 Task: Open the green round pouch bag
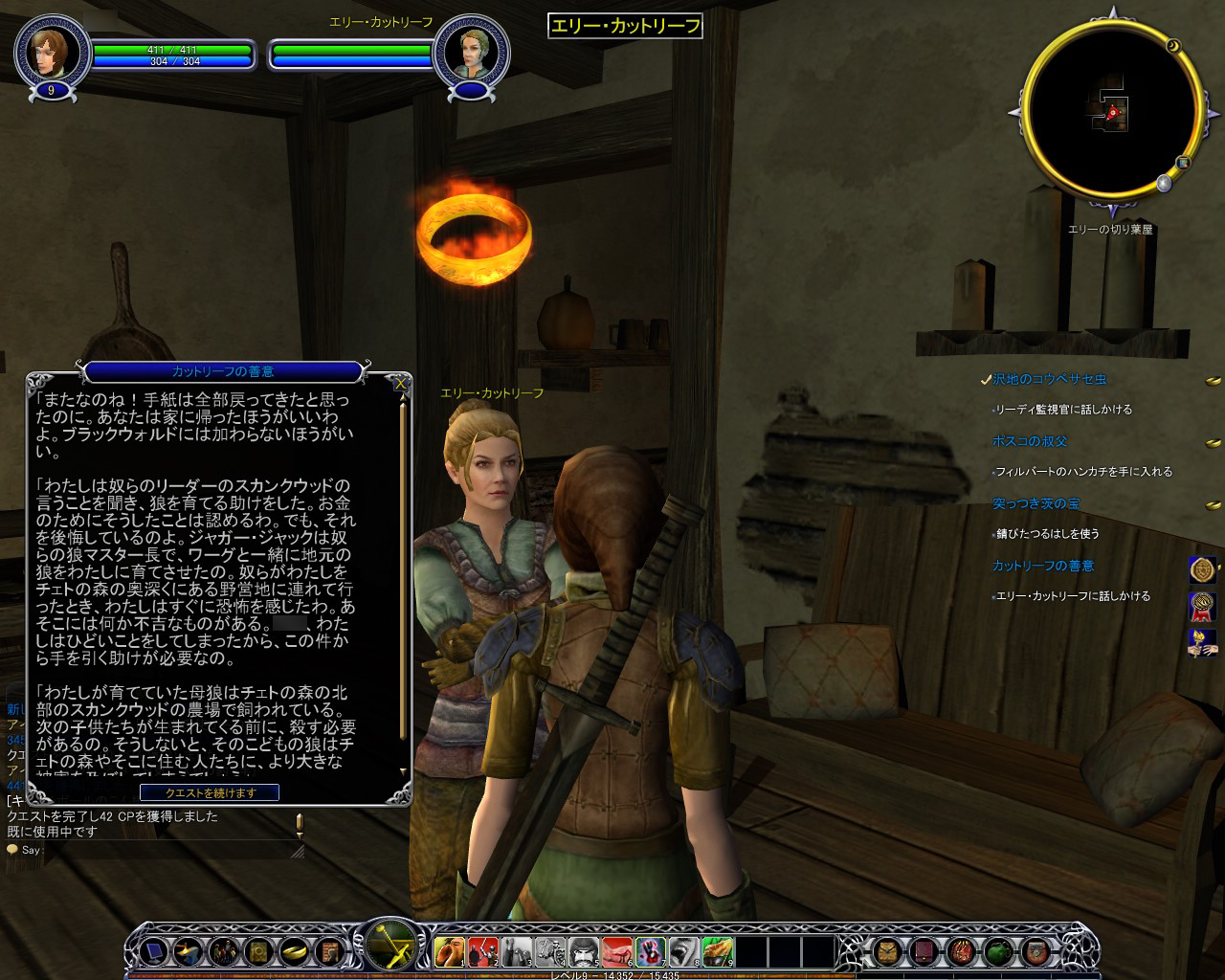pyautogui.click(x=999, y=951)
